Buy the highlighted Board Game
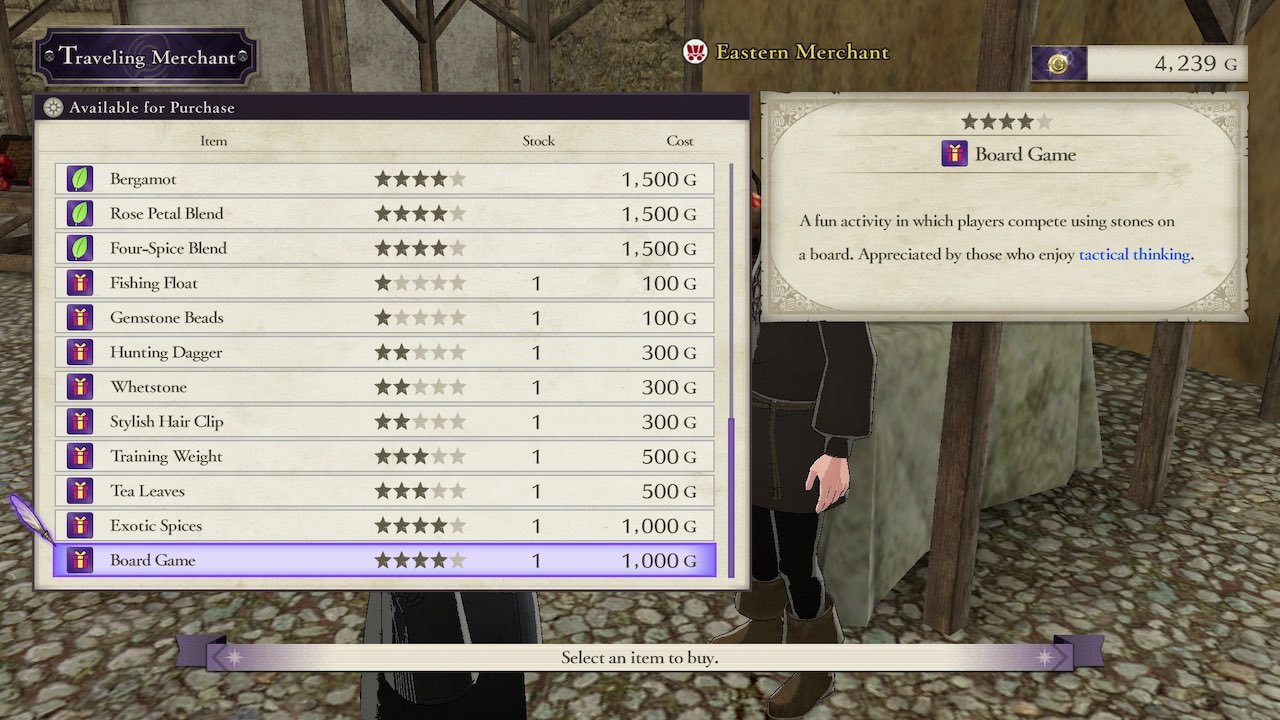The width and height of the screenshot is (1280, 720). [384, 560]
